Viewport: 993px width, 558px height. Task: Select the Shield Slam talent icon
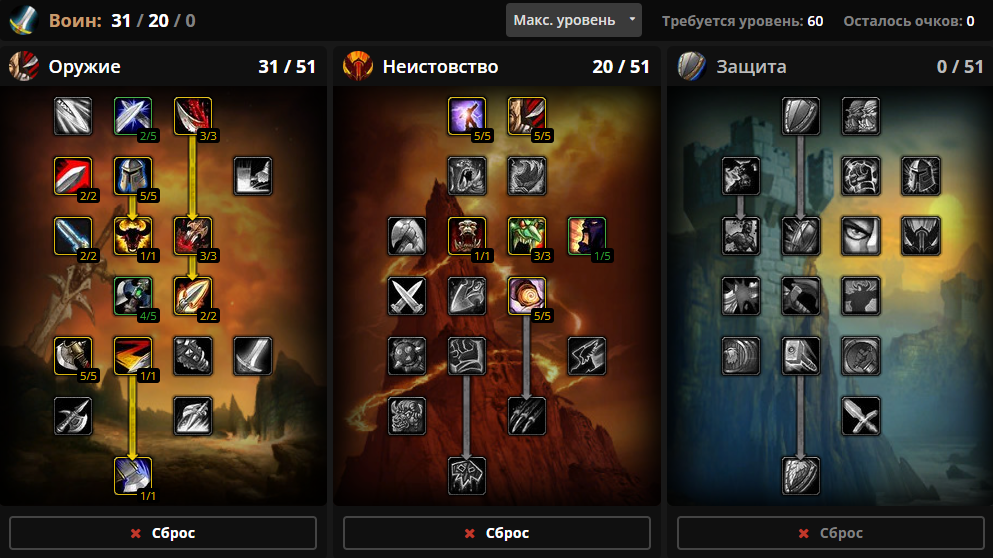(x=801, y=475)
